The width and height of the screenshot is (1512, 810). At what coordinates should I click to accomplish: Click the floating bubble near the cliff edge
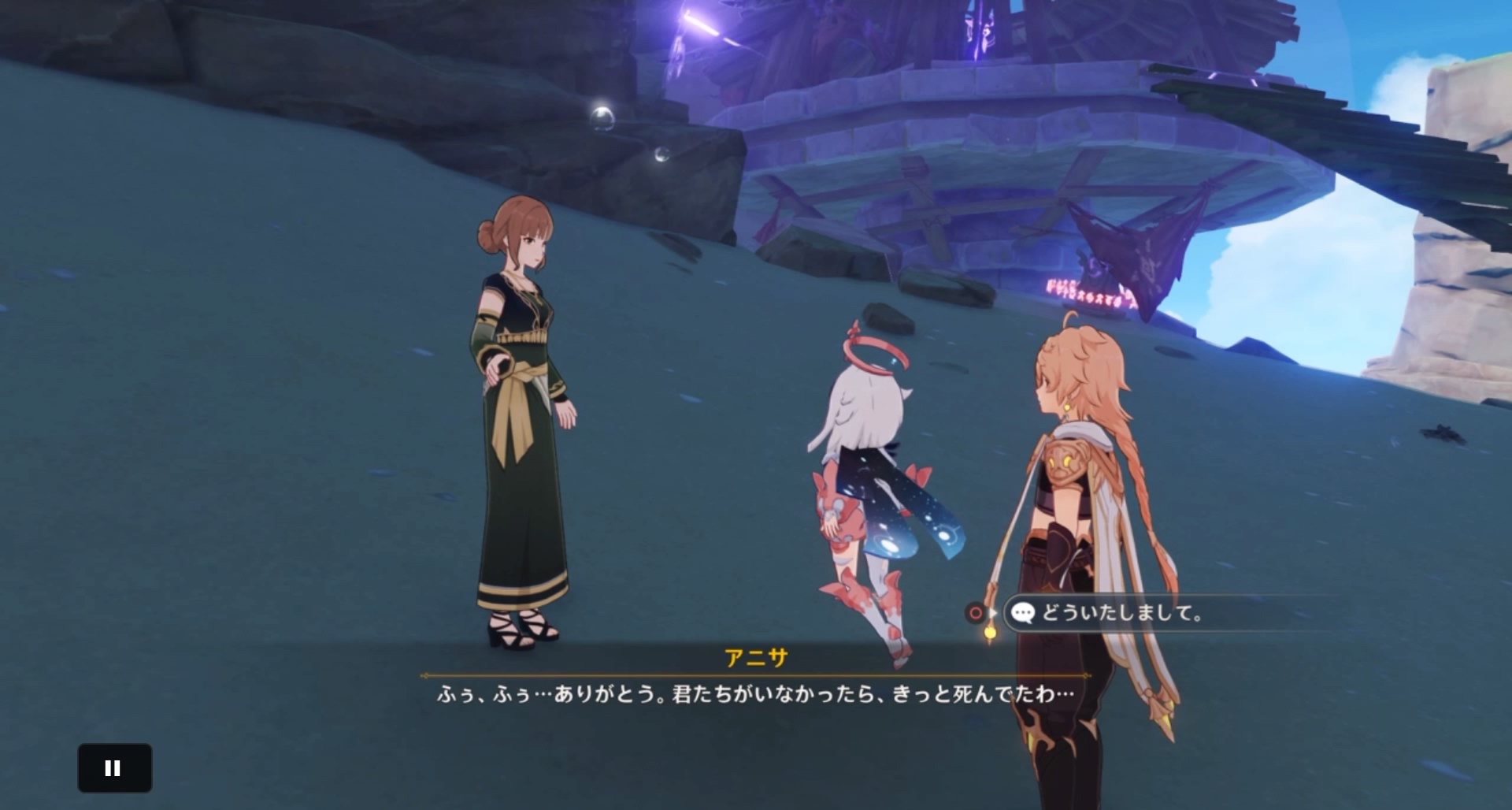tap(602, 117)
